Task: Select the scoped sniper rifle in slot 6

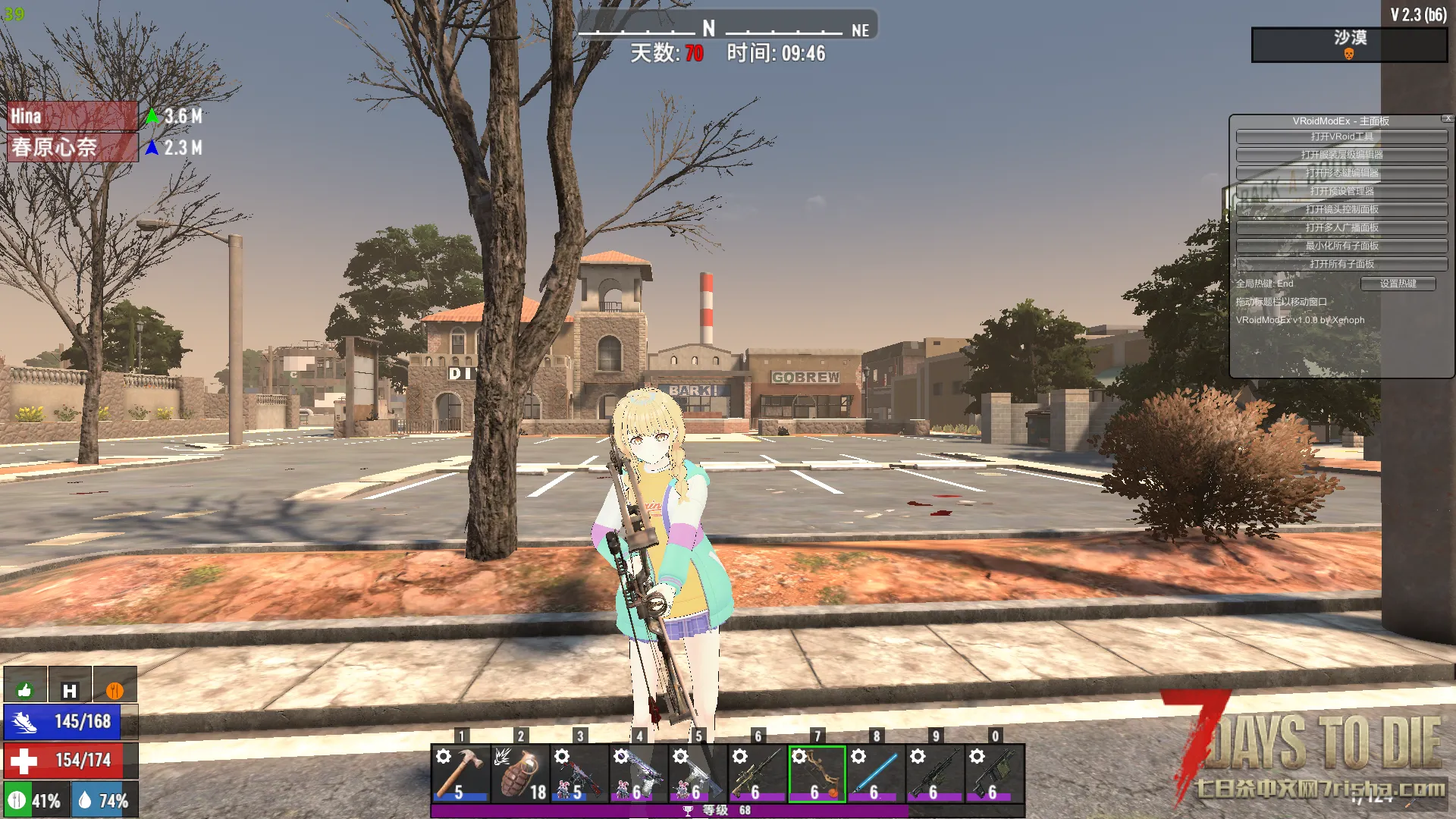Action: [758, 773]
